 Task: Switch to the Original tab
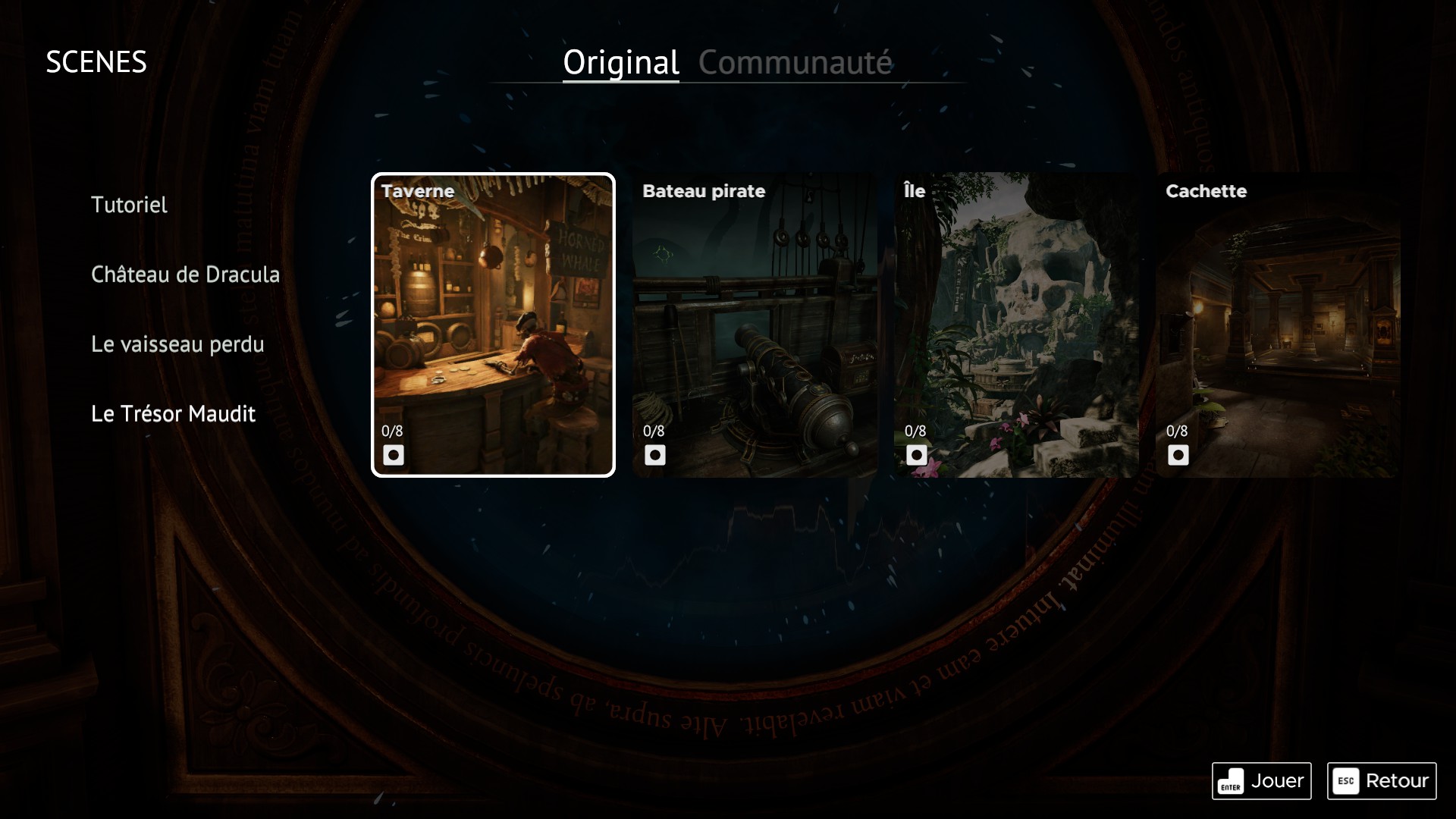[x=620, y=62]
